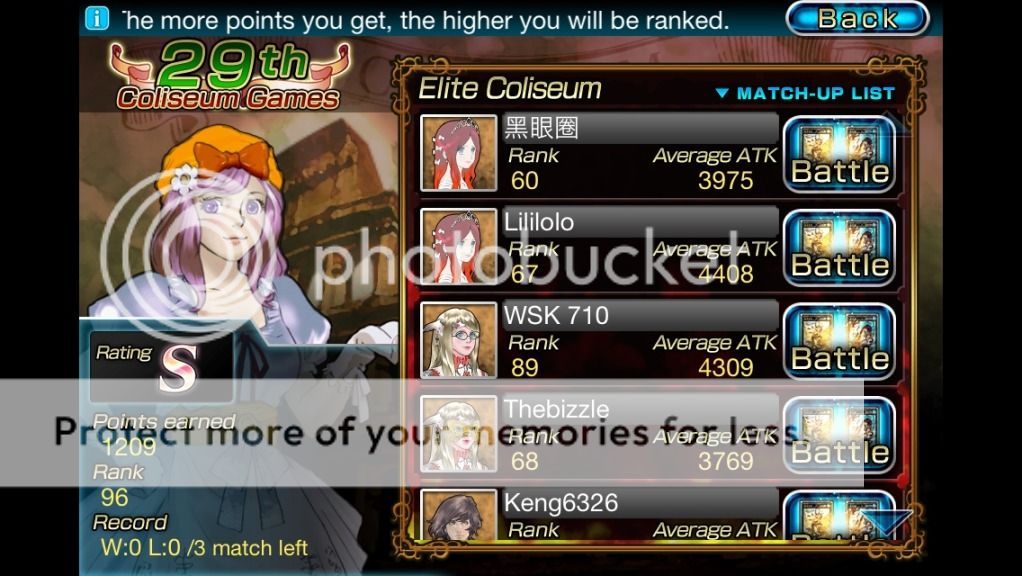The width and height of the screenshot is (1022, 576).
Task: Battle the opponent ranked 60
Action: coord(839,155)
